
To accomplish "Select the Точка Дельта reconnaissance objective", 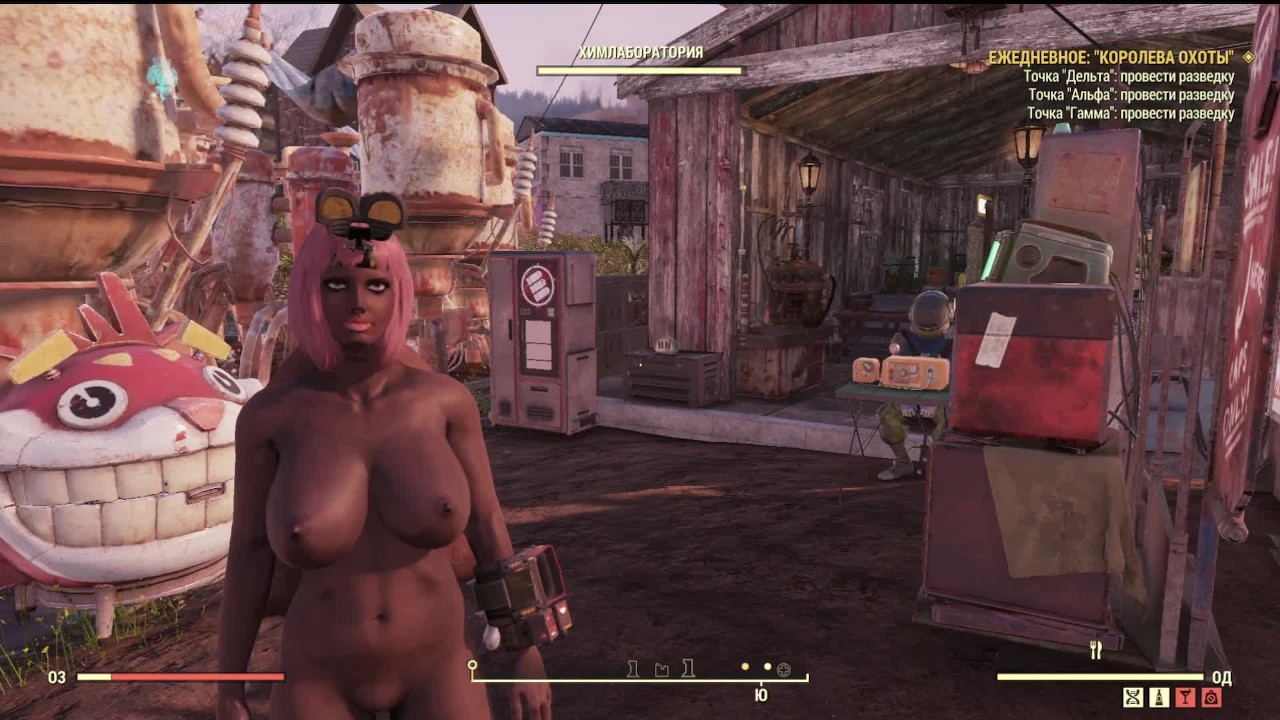I will pos(1130,76).
